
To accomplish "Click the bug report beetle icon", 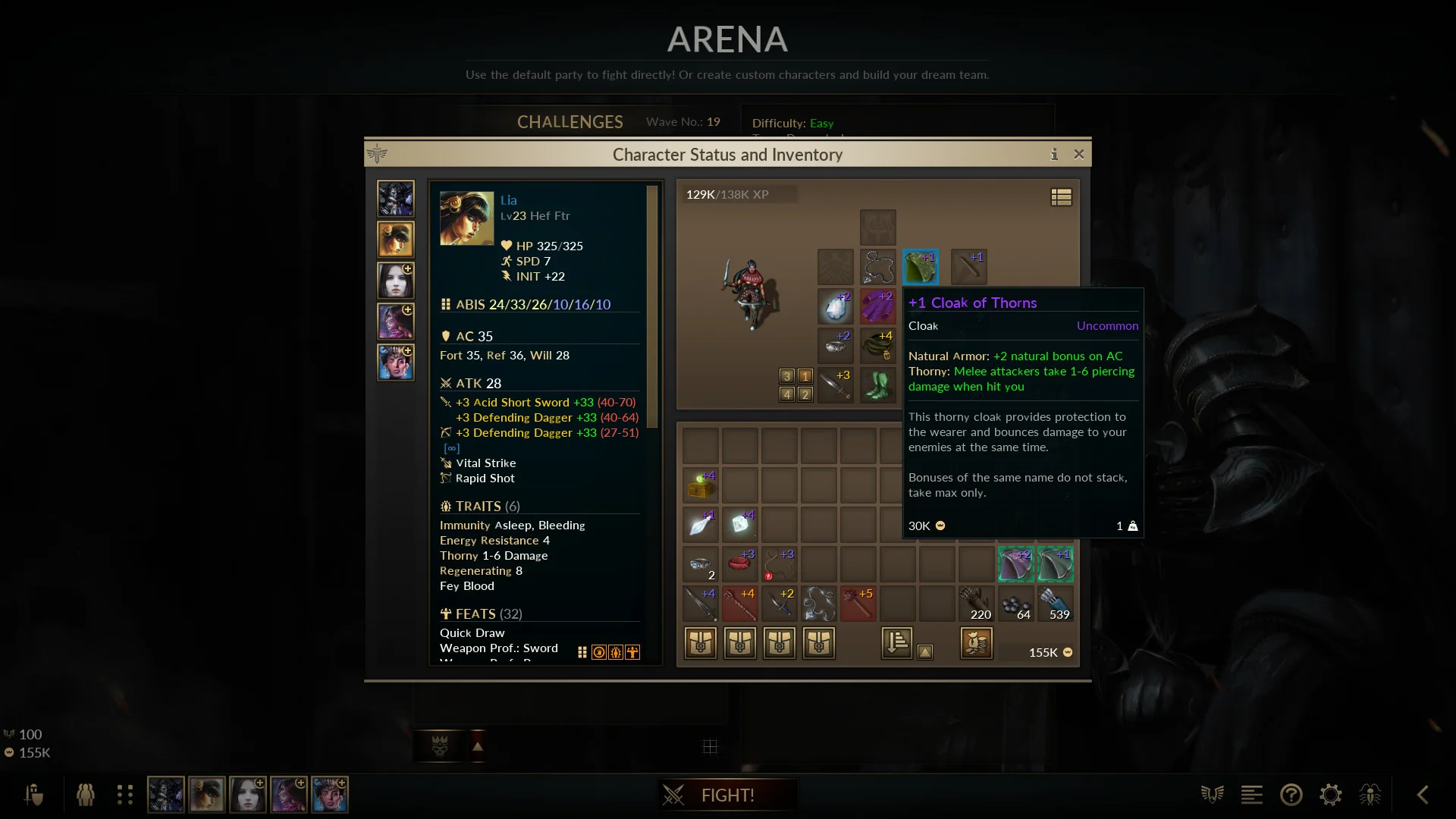I will point(1370,795).
